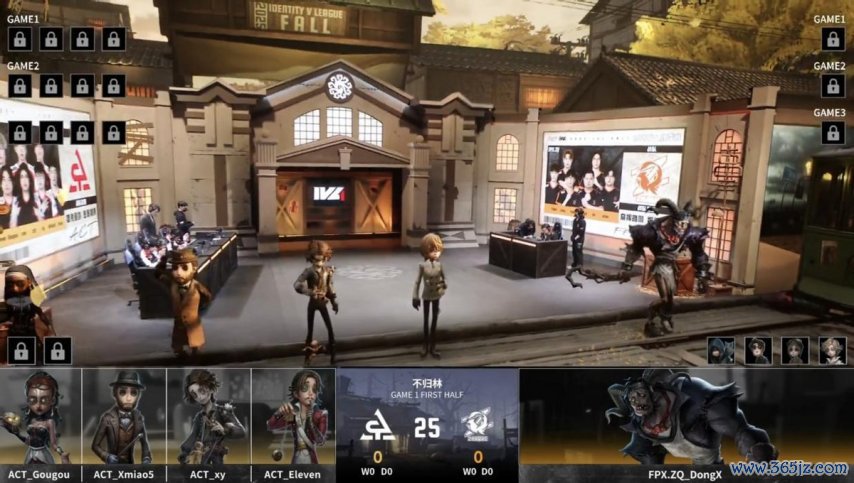Select the ACT_Gougou player card
This screenshot has height=483, width=854.
point(40,418)
